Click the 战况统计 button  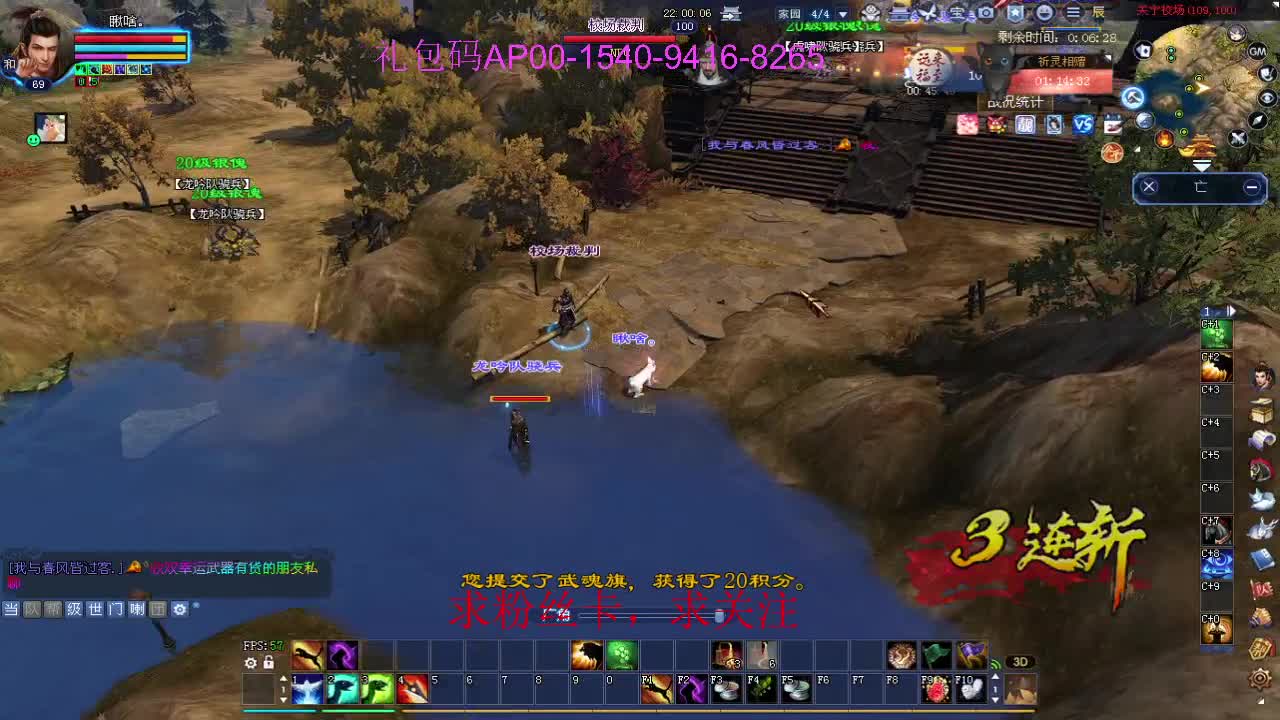(1015, 101)
